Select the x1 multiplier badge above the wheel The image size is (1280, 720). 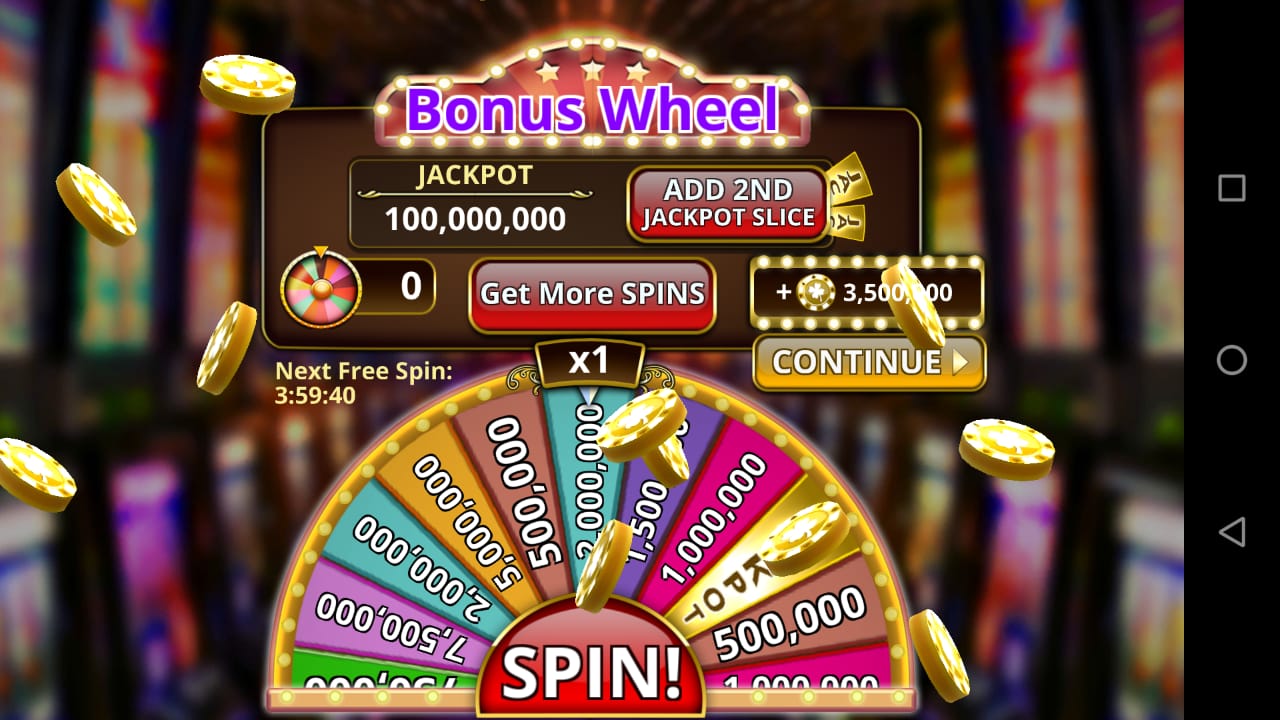pos(590,362)
